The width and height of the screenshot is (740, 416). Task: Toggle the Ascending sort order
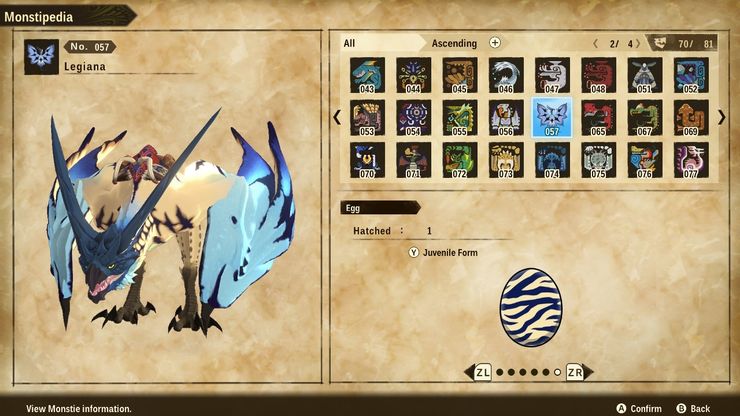pos(454,43)
